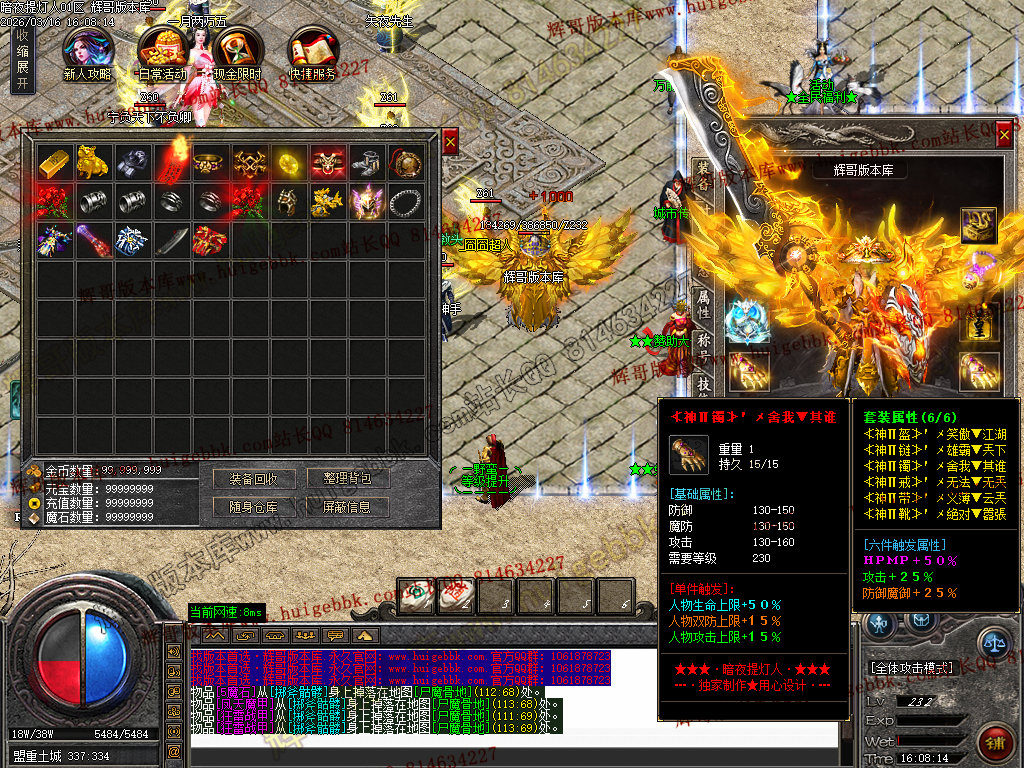
Task: Open the 现金限时 limited-time cash icon
Action: [238, 52]
